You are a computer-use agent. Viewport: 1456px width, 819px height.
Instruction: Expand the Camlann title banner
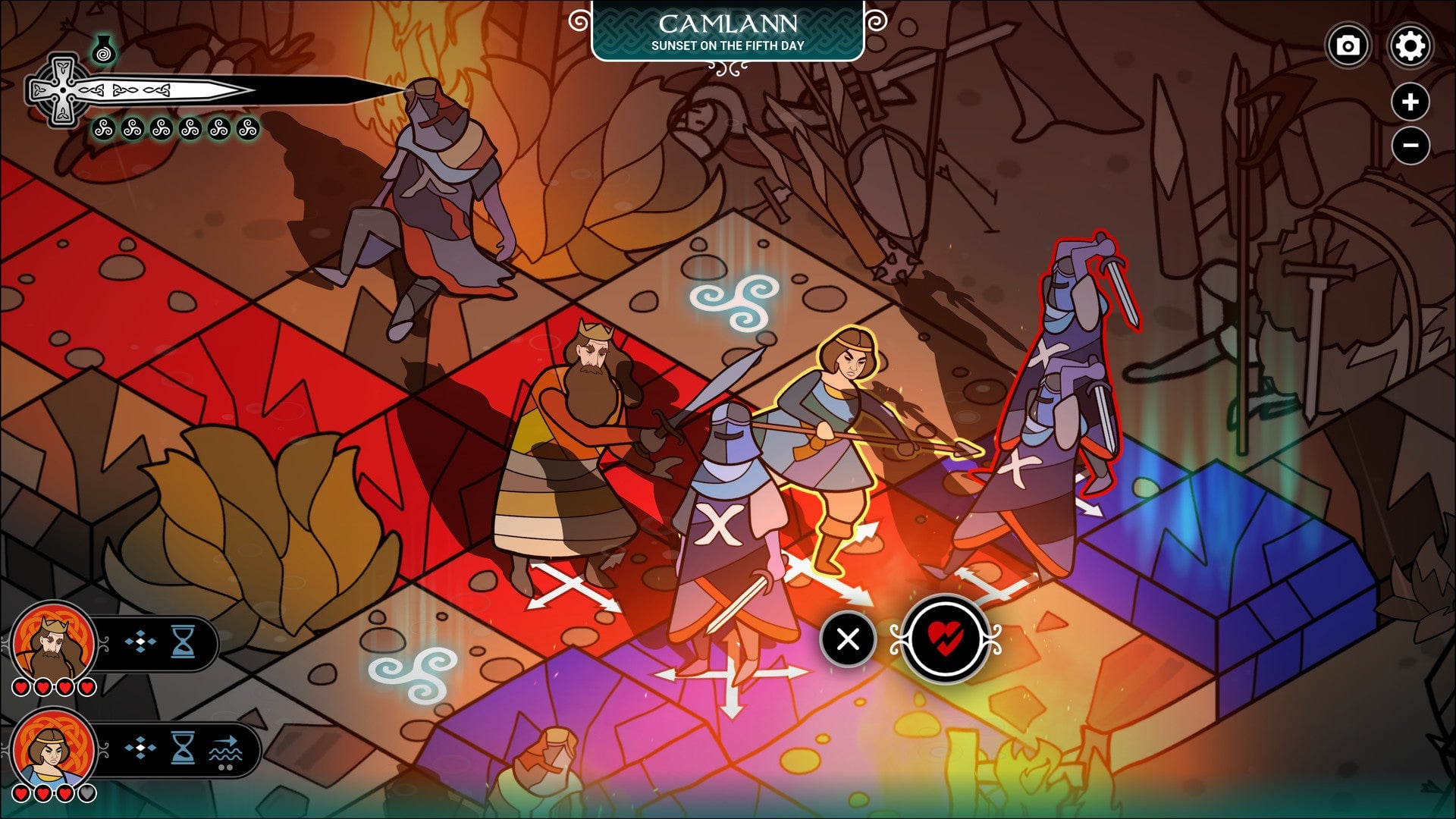tap(728, 23)
